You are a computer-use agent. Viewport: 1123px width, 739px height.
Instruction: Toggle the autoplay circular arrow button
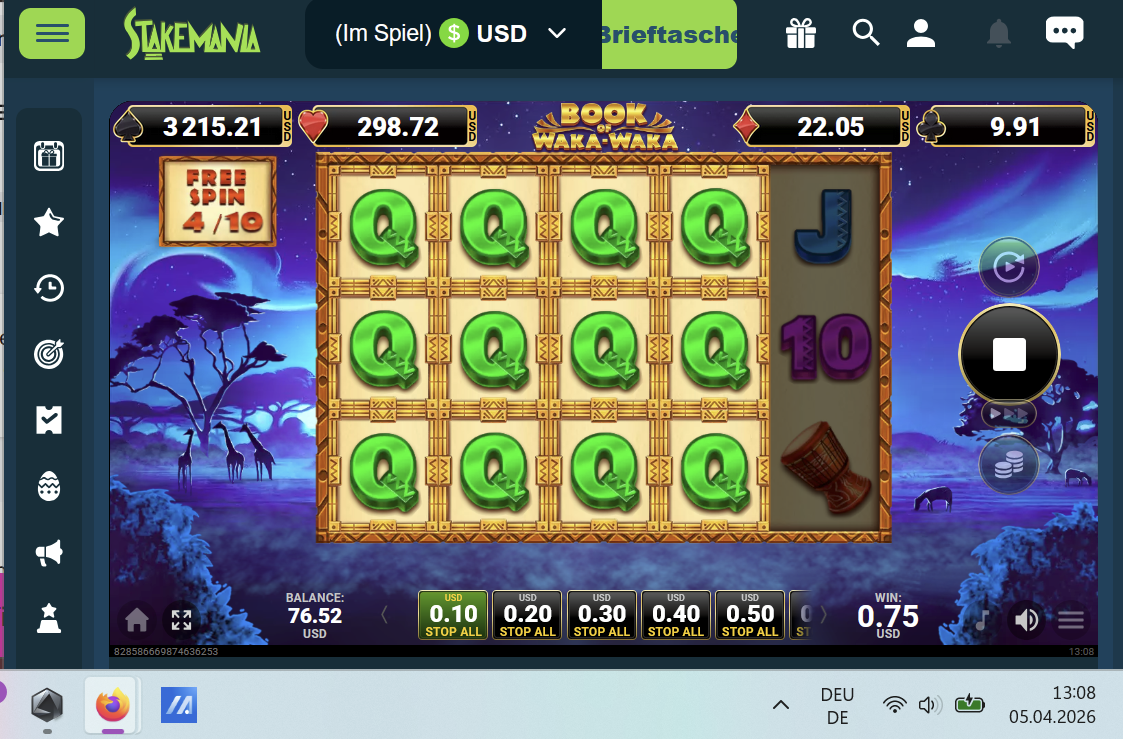(1008, 267)
